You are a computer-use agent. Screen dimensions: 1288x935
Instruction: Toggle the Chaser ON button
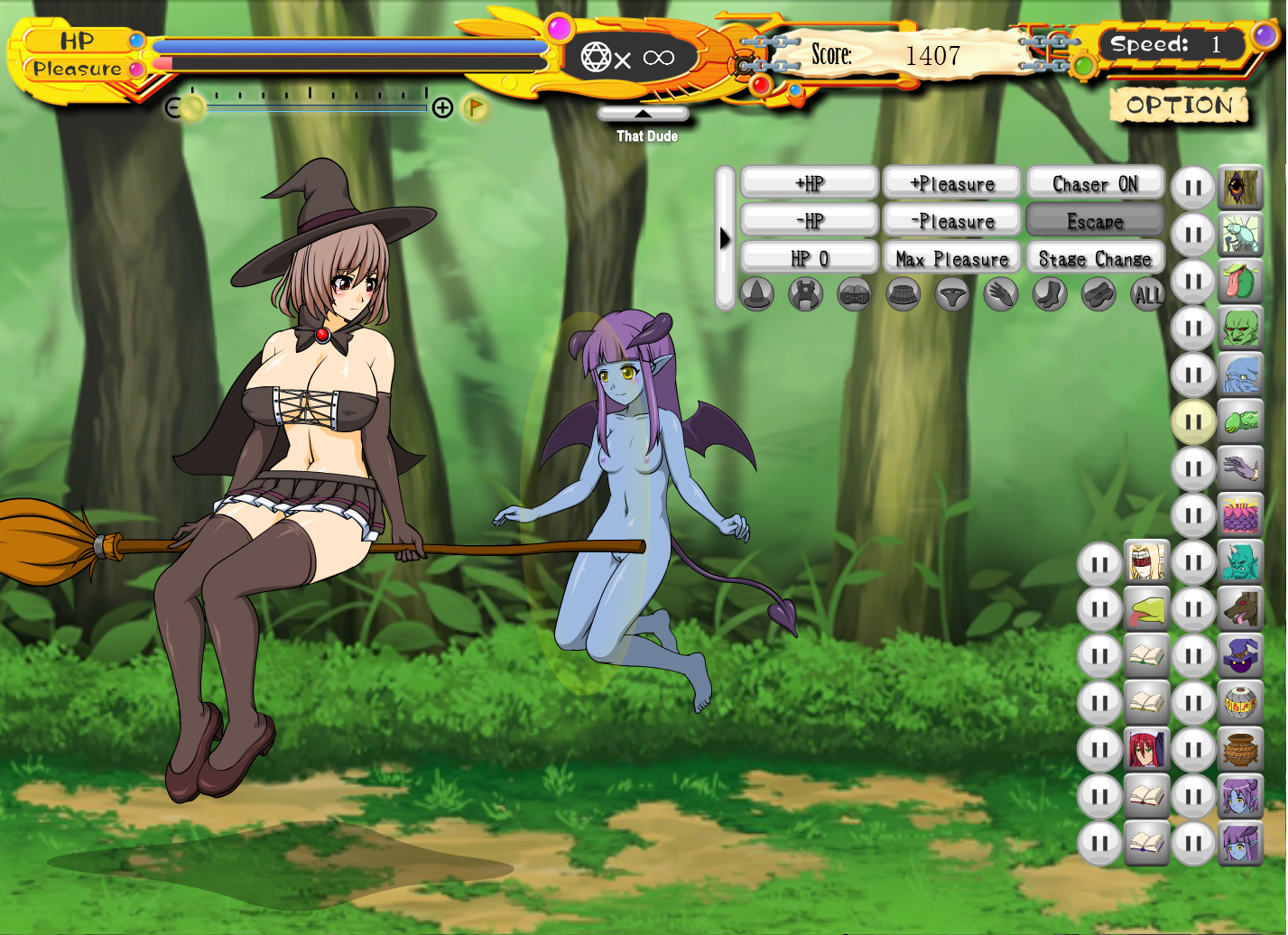pos(1095,183)
